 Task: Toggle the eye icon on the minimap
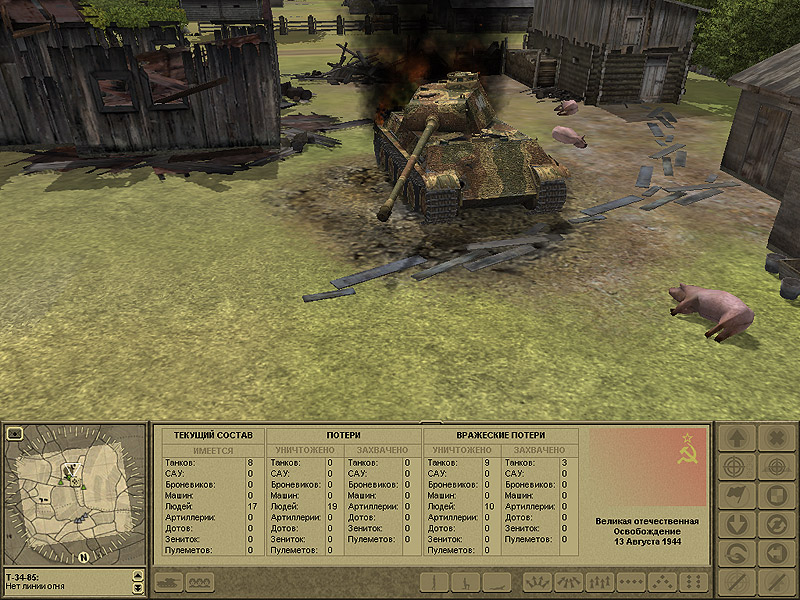[x=15, y=433]
